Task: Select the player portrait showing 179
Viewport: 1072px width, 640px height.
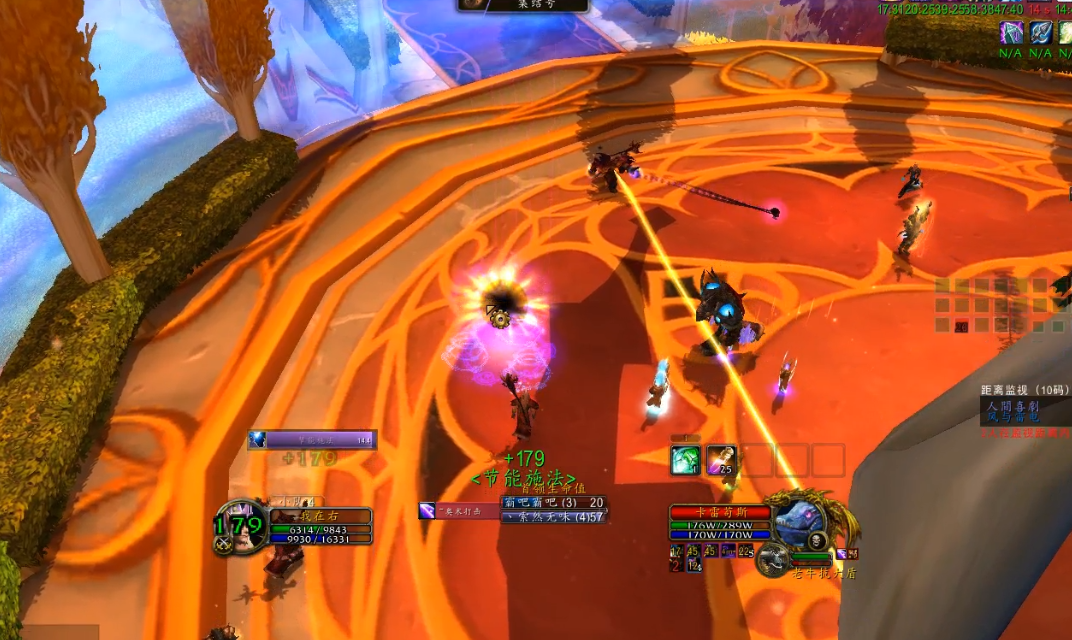Action: pyautogui.click(x=239, y=524)
